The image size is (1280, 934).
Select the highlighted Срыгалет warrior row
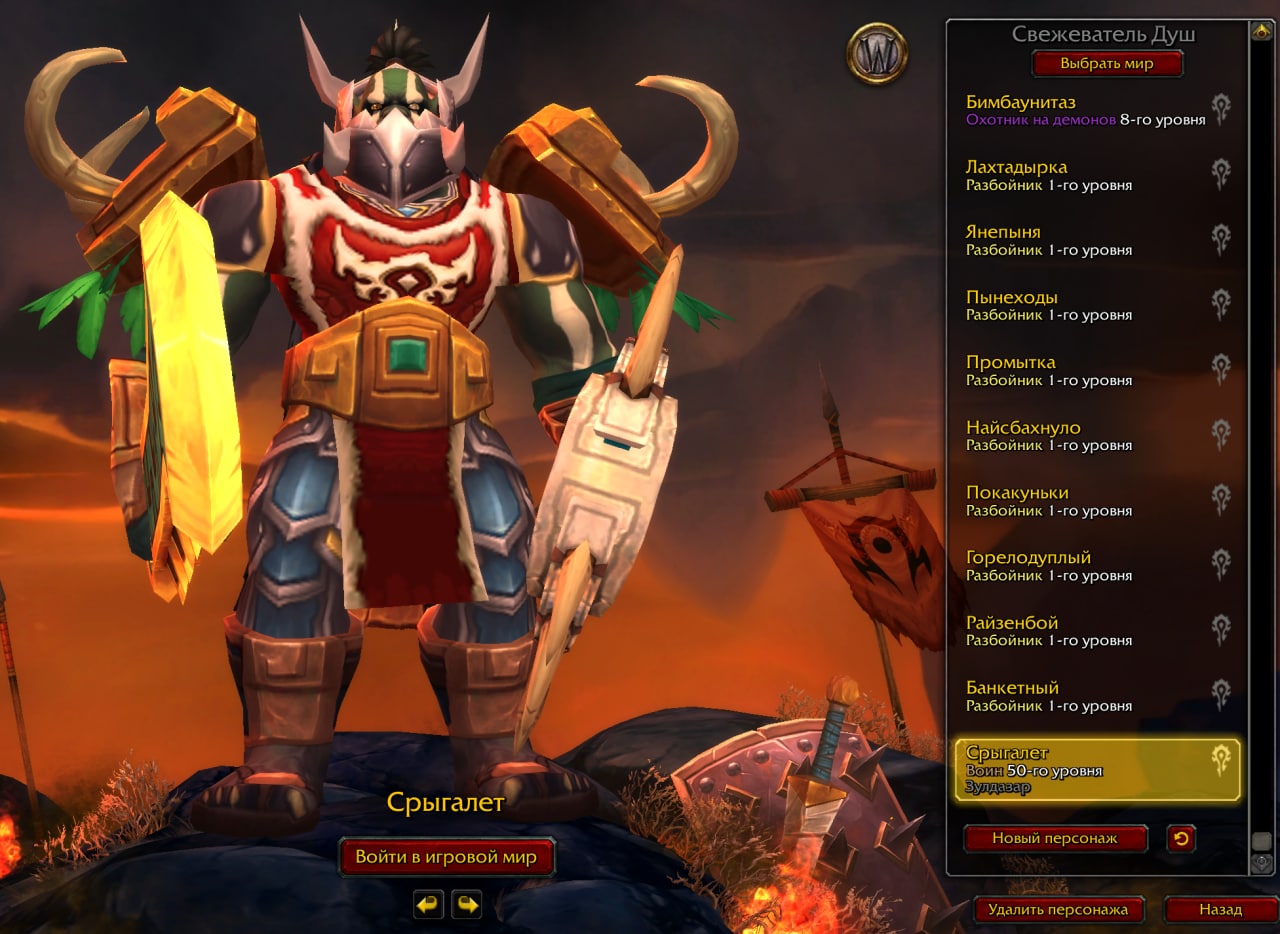click(x=1097, y=769)
